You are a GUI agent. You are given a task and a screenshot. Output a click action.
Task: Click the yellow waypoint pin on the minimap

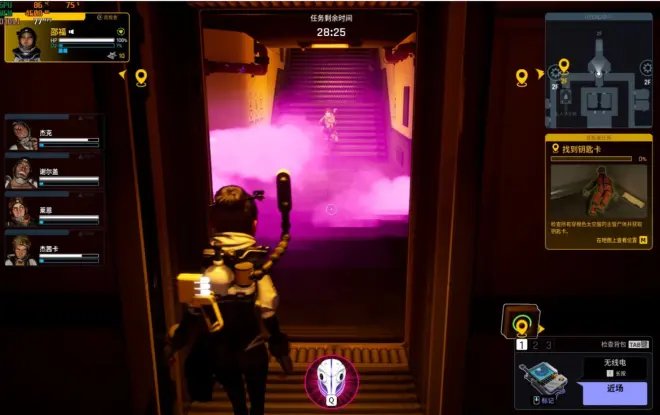[x=563, y=67]
